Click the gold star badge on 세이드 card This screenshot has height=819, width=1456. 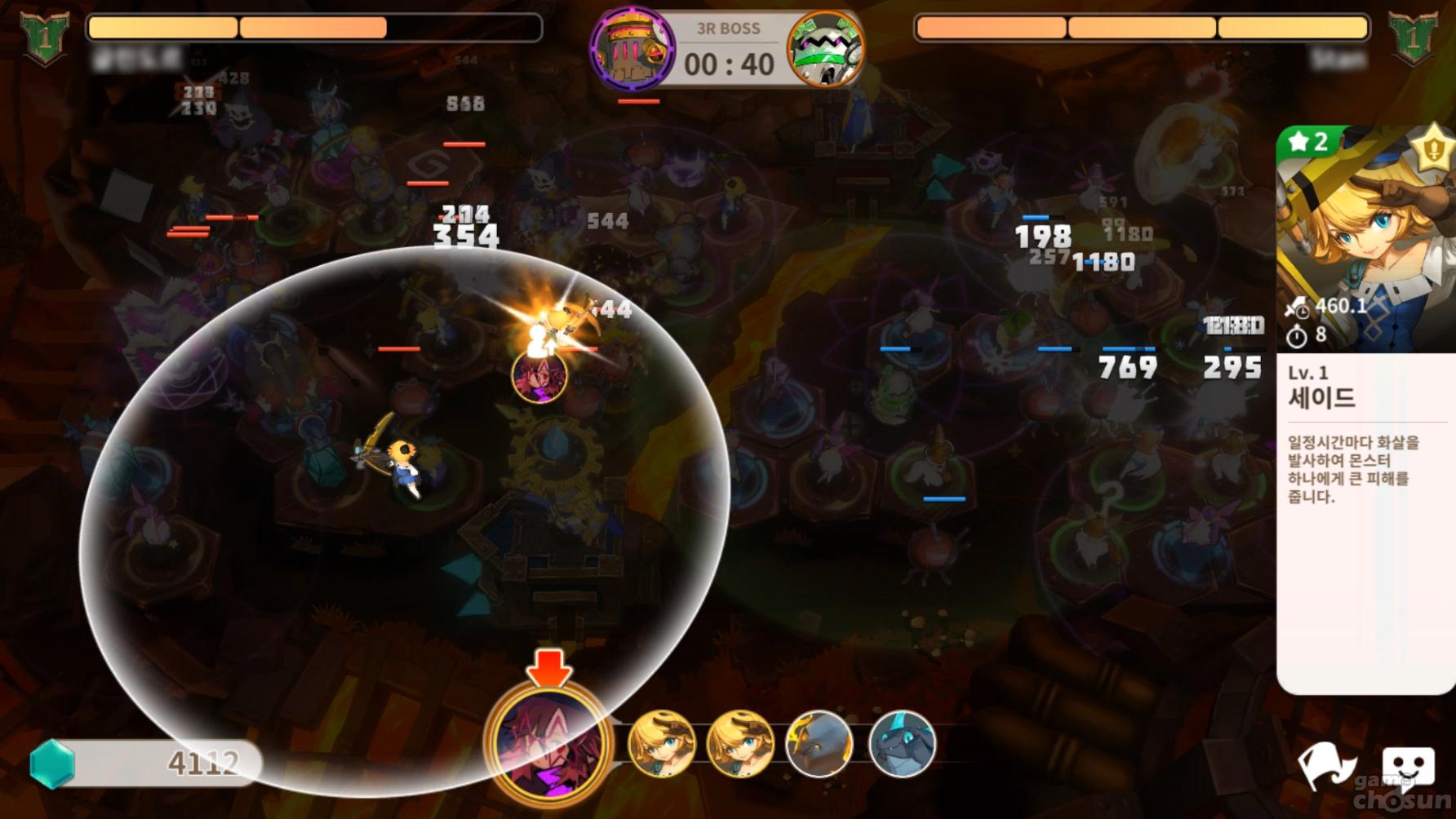tap(1435, 148)
